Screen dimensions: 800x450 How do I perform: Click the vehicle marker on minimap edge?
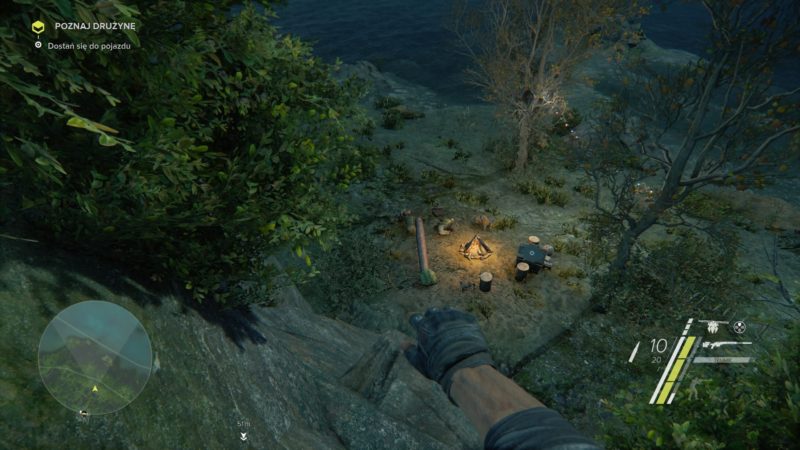[x=83, y=412]
